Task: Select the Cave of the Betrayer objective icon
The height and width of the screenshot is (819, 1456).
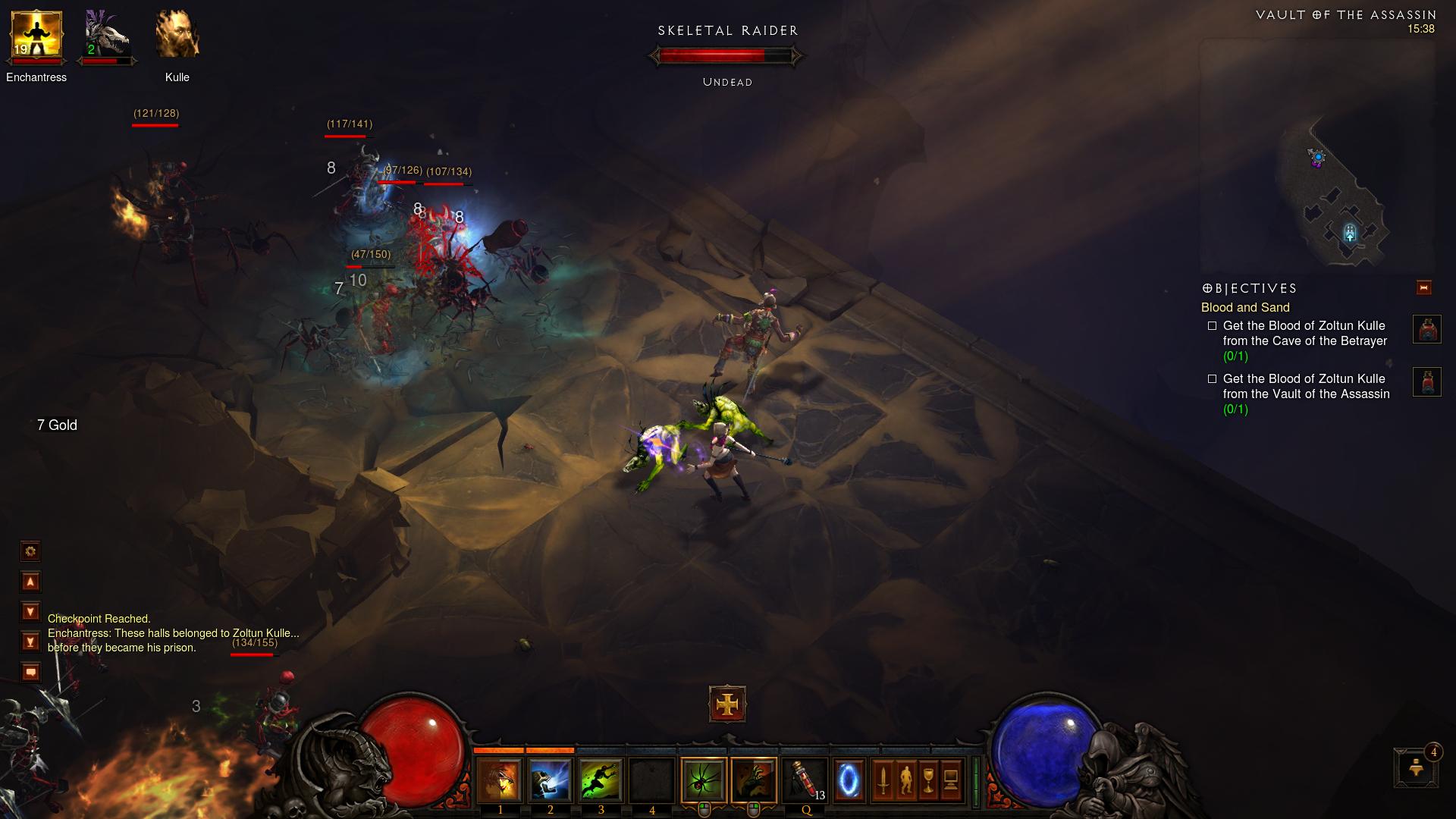Action: (x=1426, y=330)
